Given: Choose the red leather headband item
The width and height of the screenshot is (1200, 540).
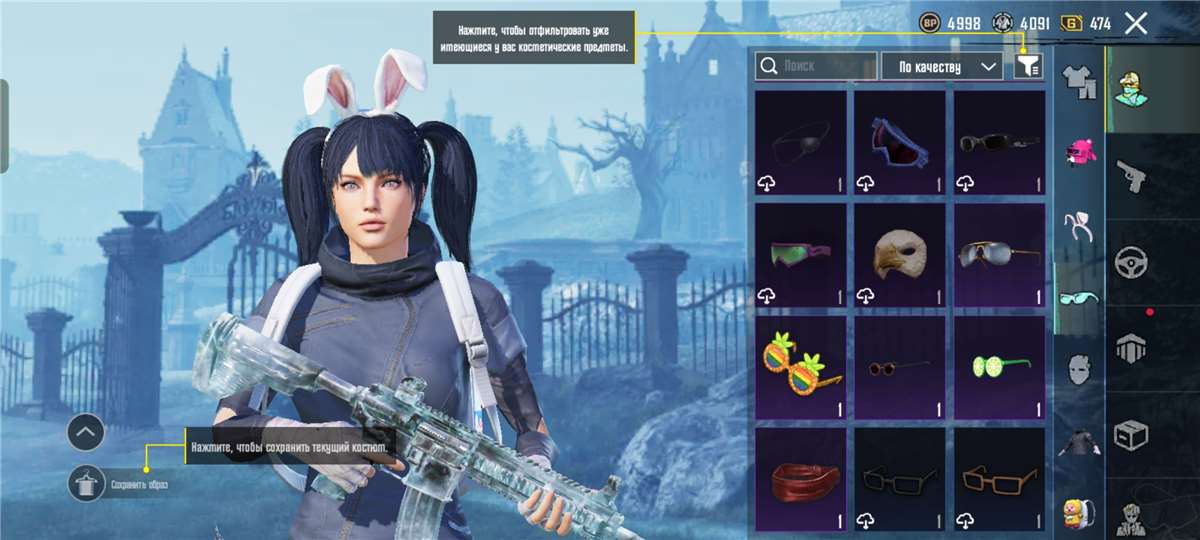Looking at the screenshot, I should click(799, 480).
